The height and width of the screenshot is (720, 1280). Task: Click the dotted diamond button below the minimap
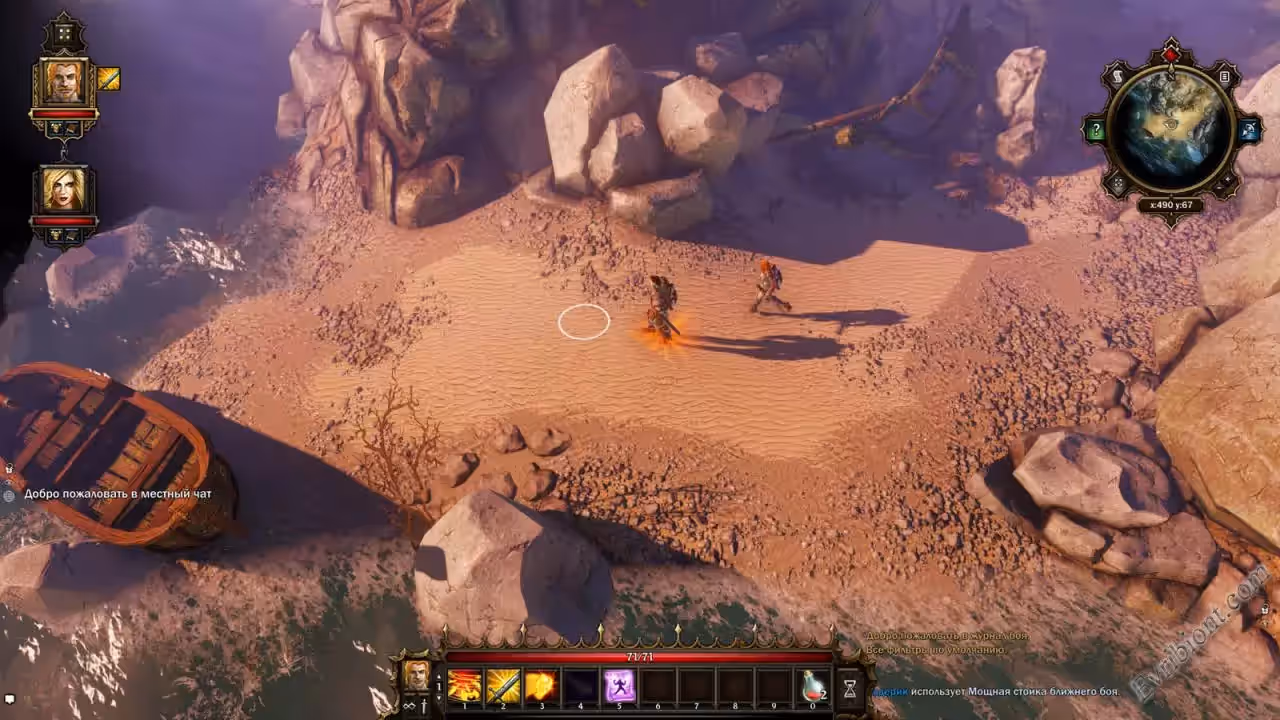(1118, 183)
